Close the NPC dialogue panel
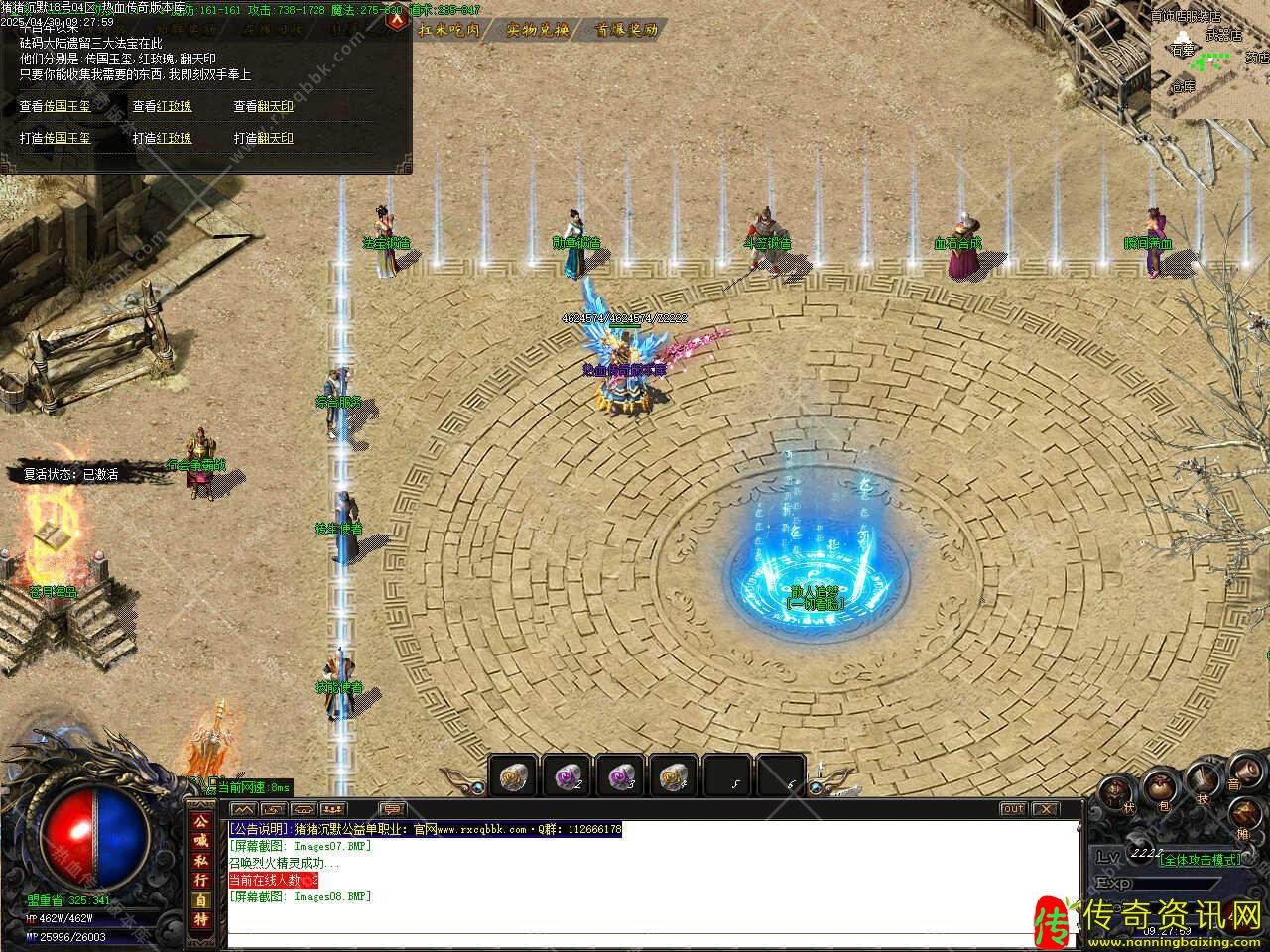Image resolution: width=1270 pixels, height=952 pixels. (397, 21)
